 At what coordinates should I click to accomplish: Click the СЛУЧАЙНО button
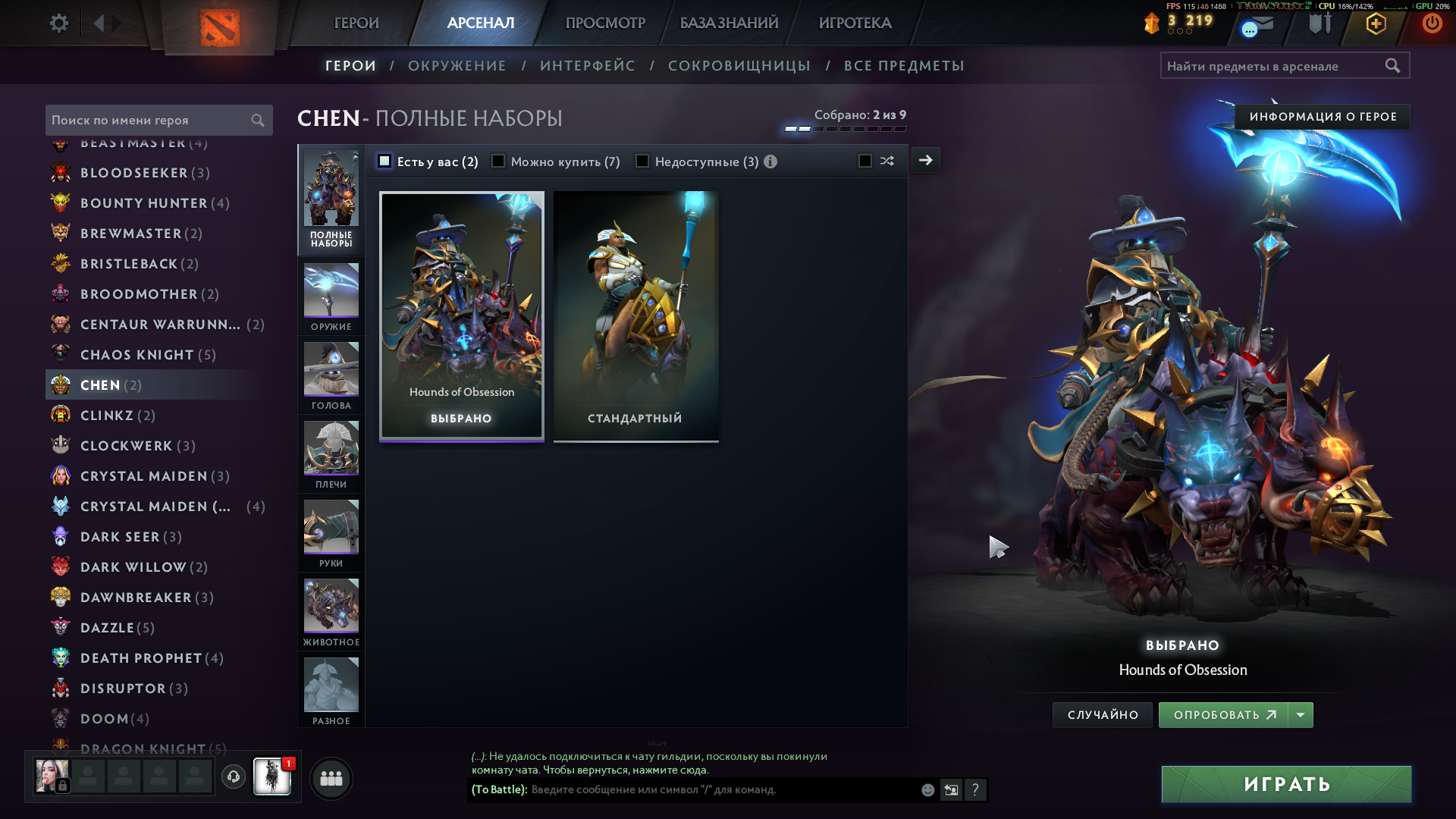(x=1102, y=715)
